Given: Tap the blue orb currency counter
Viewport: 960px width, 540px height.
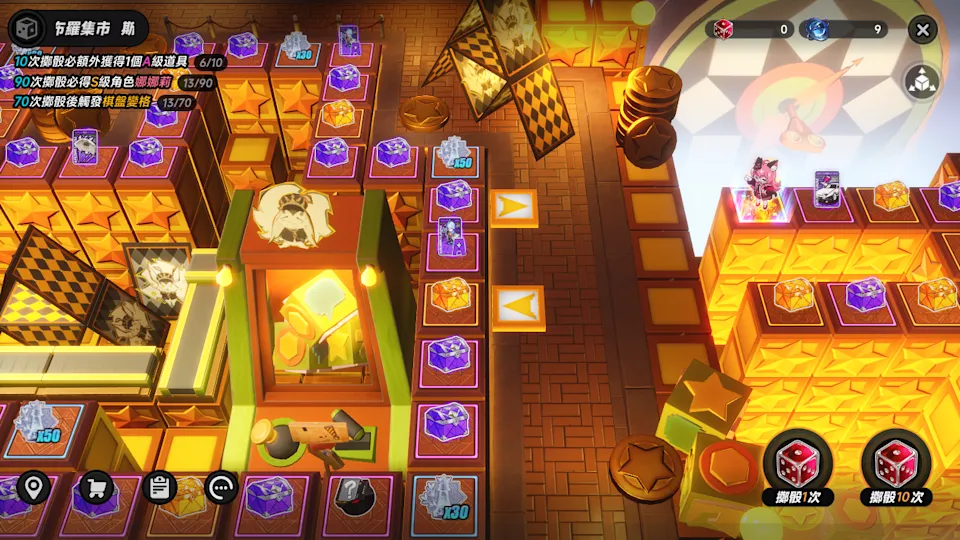Looking at the screenshot, I should point(845,29).
